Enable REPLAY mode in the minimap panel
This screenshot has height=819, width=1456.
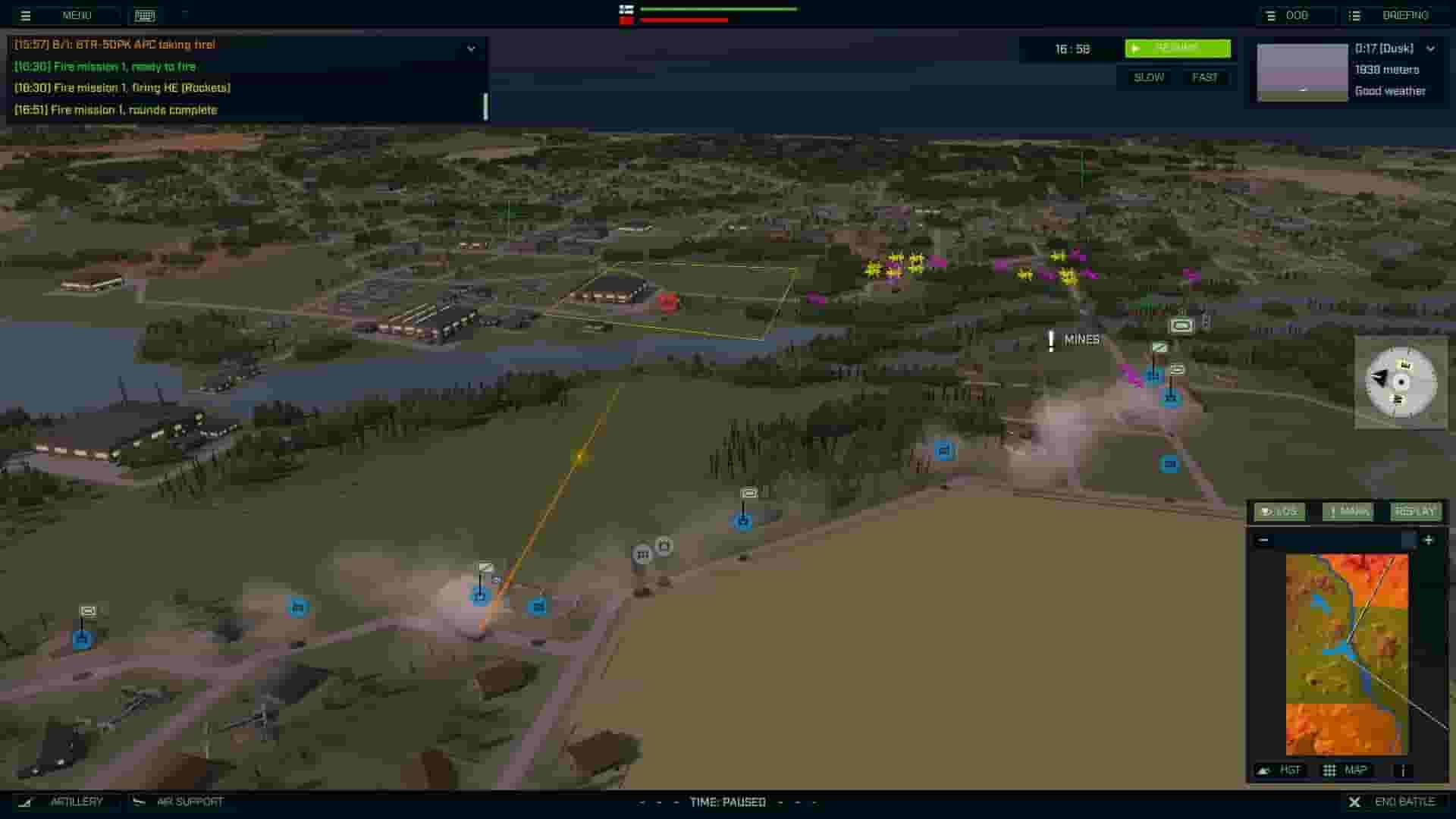tap(1415, 512)
